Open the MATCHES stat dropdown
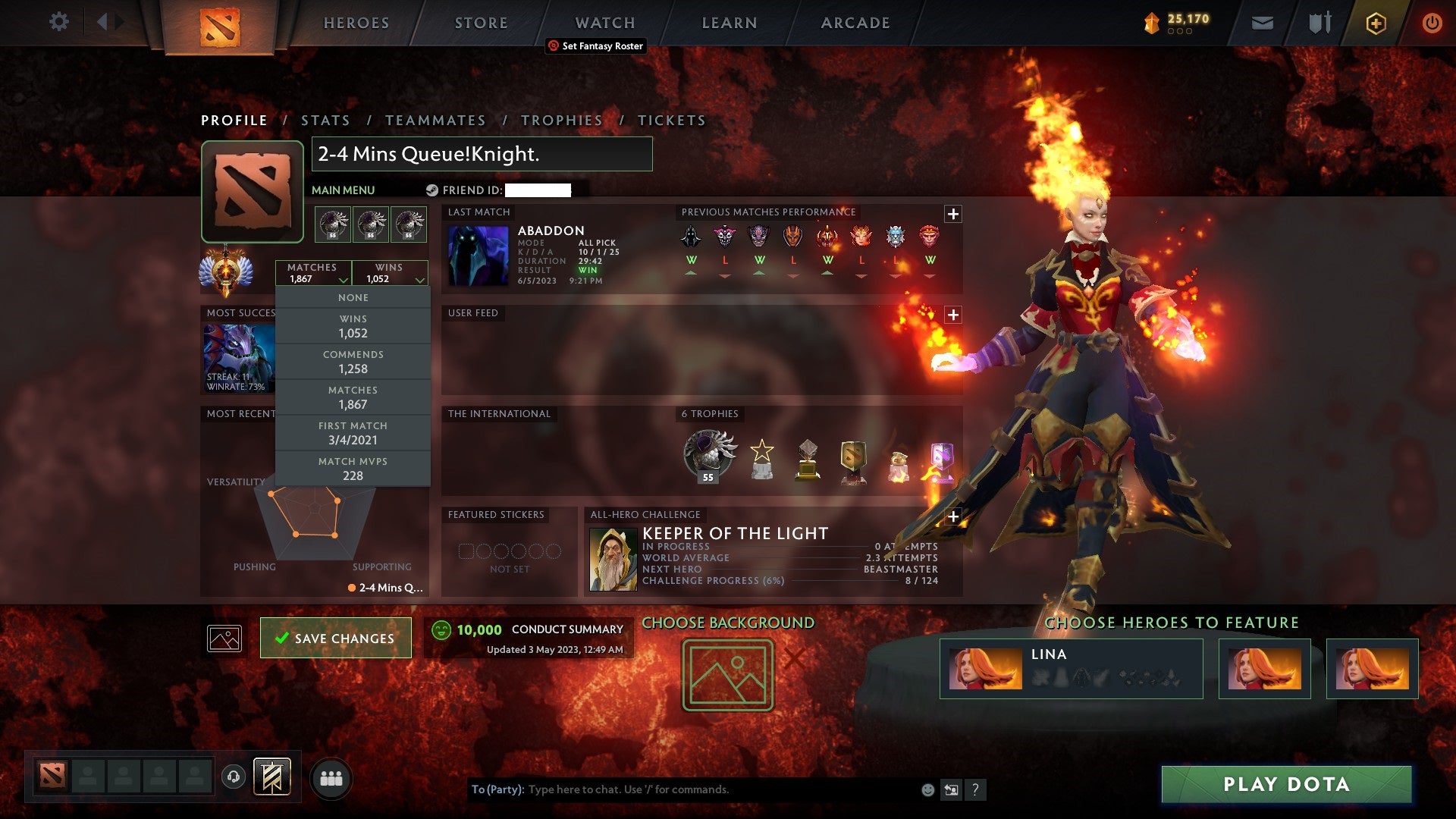Viewport: 1456px width, 819px height. (313, 272)
